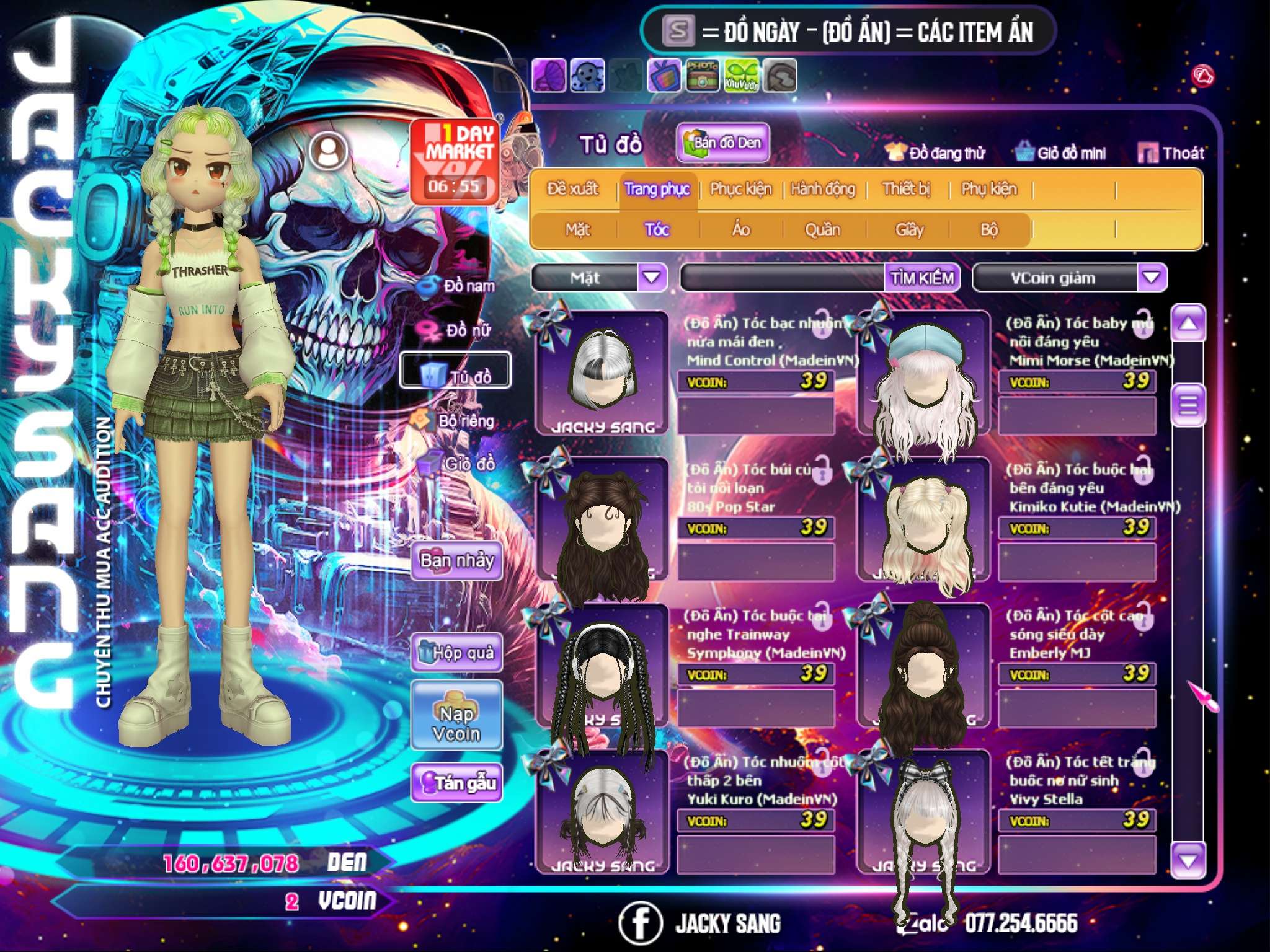Open the Đồ nam menu entry
This screenshot has width=1270, height=952.
pos(458,286)
